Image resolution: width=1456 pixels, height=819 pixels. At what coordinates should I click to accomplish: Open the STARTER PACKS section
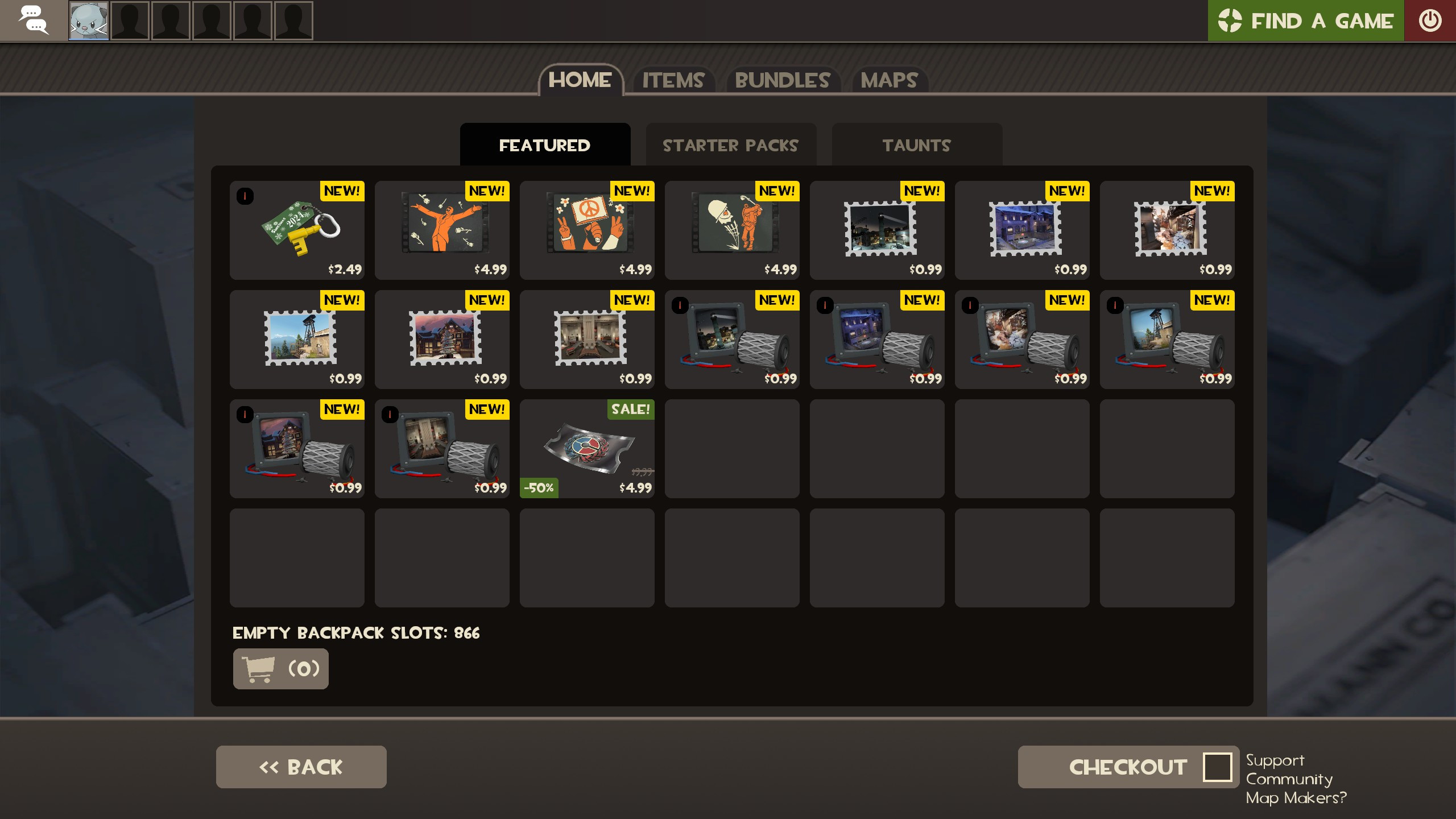731,145
